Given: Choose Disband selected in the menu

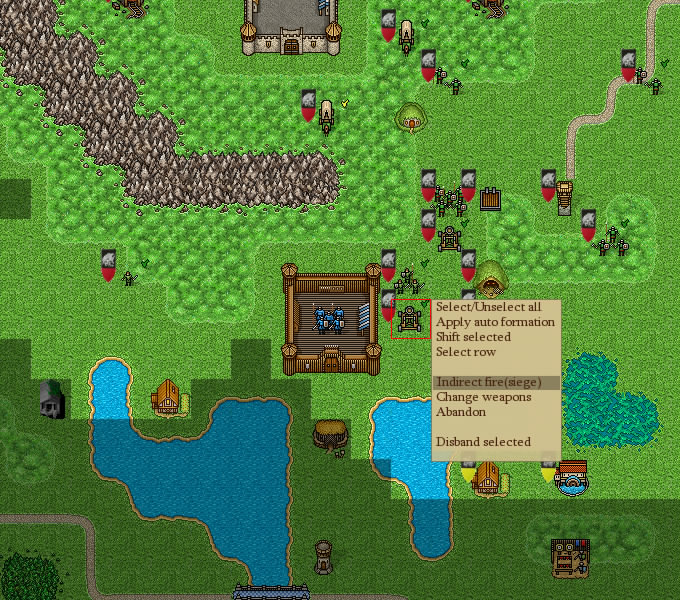Looking at the screenshot, I should [x=483, y=442].
